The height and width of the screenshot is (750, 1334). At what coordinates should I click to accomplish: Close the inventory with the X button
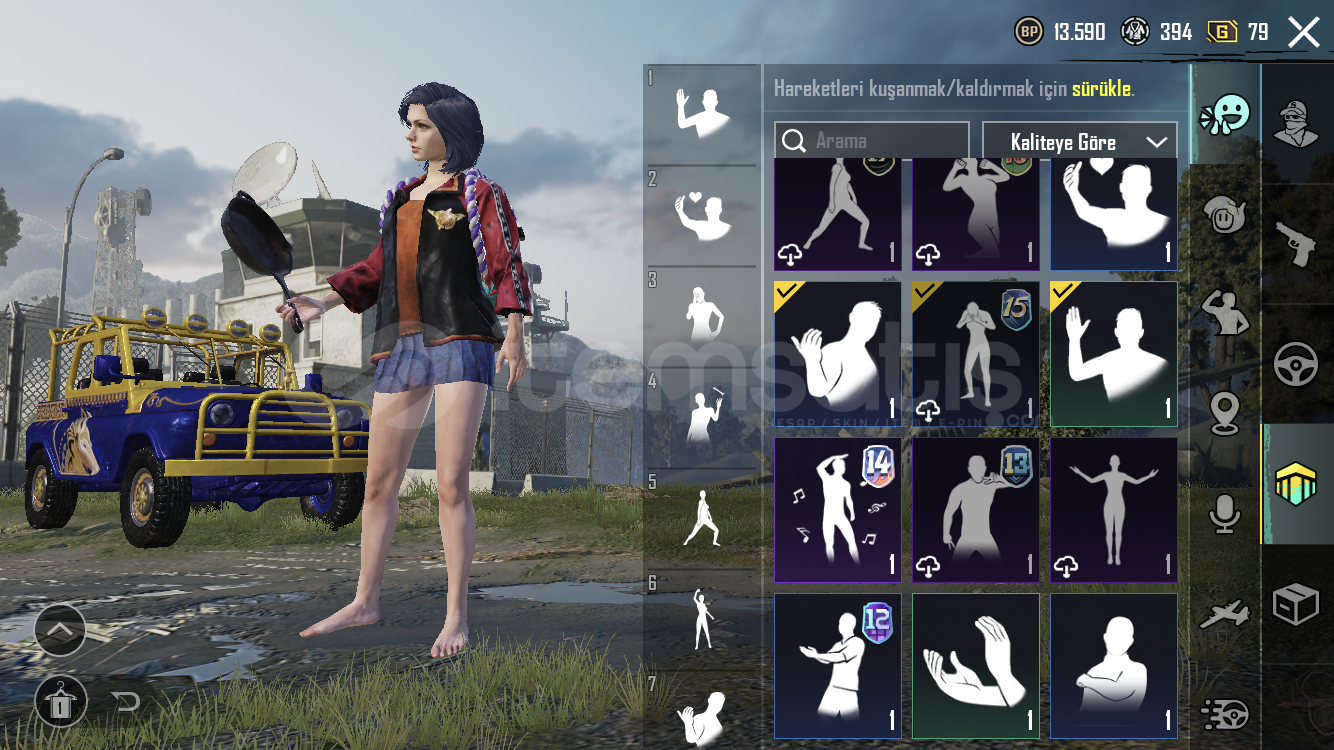click(1304, 32)
